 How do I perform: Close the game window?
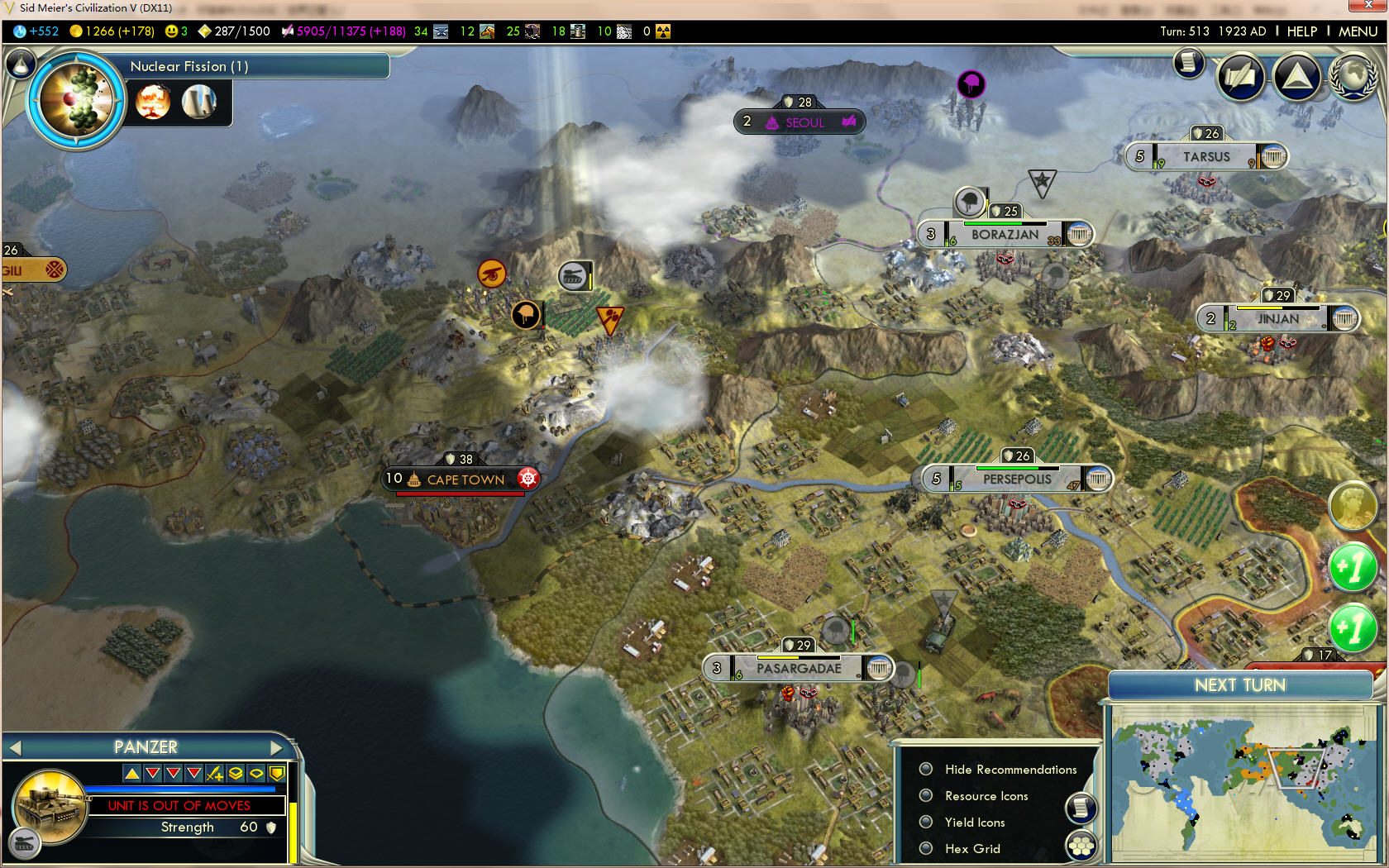tap(1368, 7)
